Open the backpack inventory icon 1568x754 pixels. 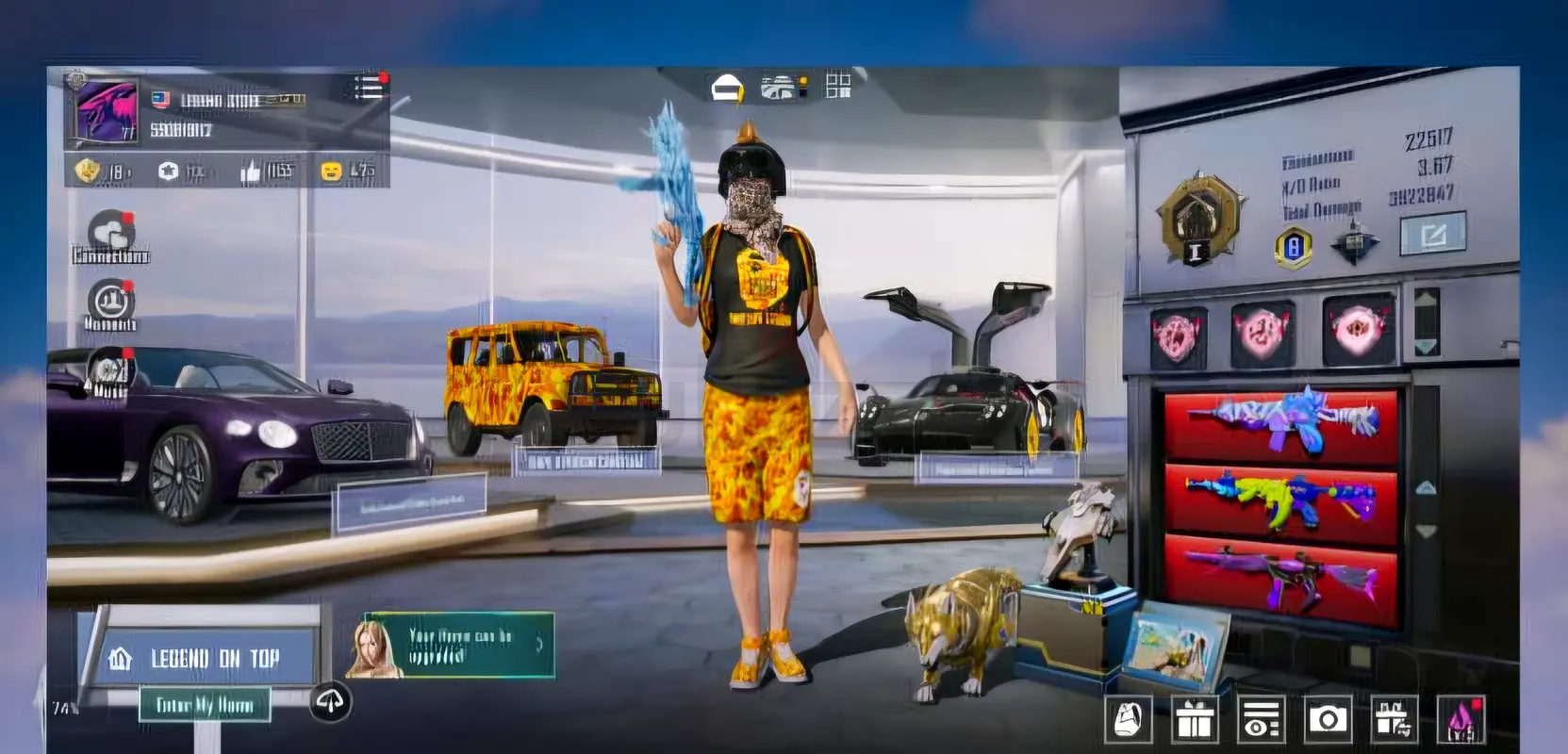click(x=1128, y=720)
